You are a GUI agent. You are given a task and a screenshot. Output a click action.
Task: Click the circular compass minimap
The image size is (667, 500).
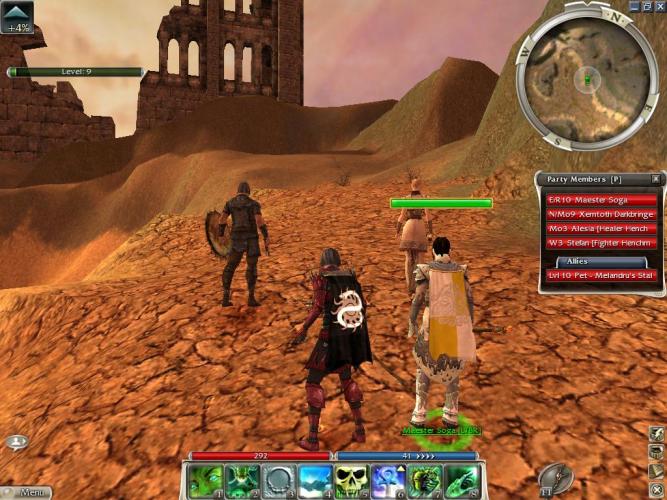587,79
